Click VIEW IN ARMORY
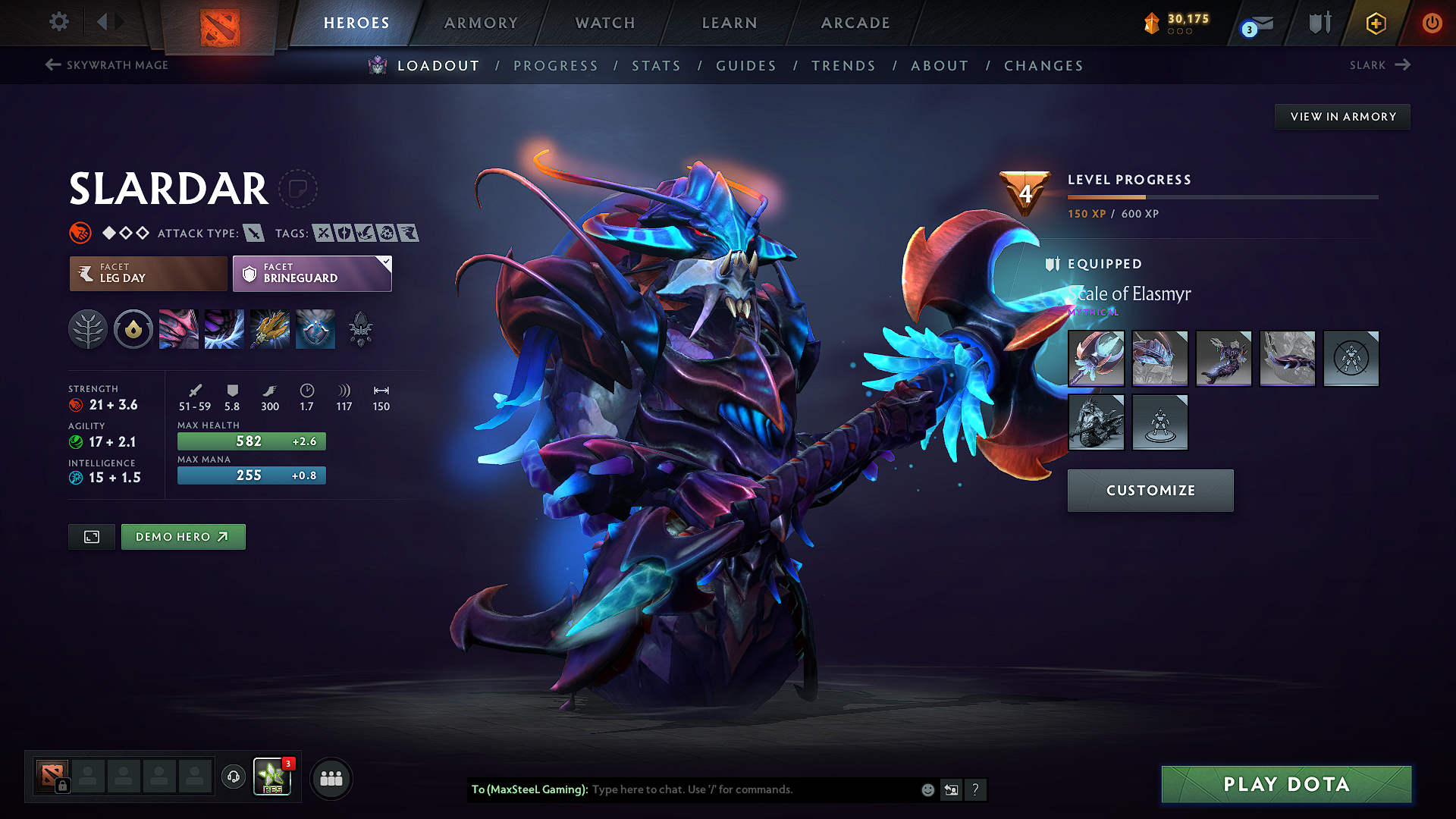 click(1342, 116)
